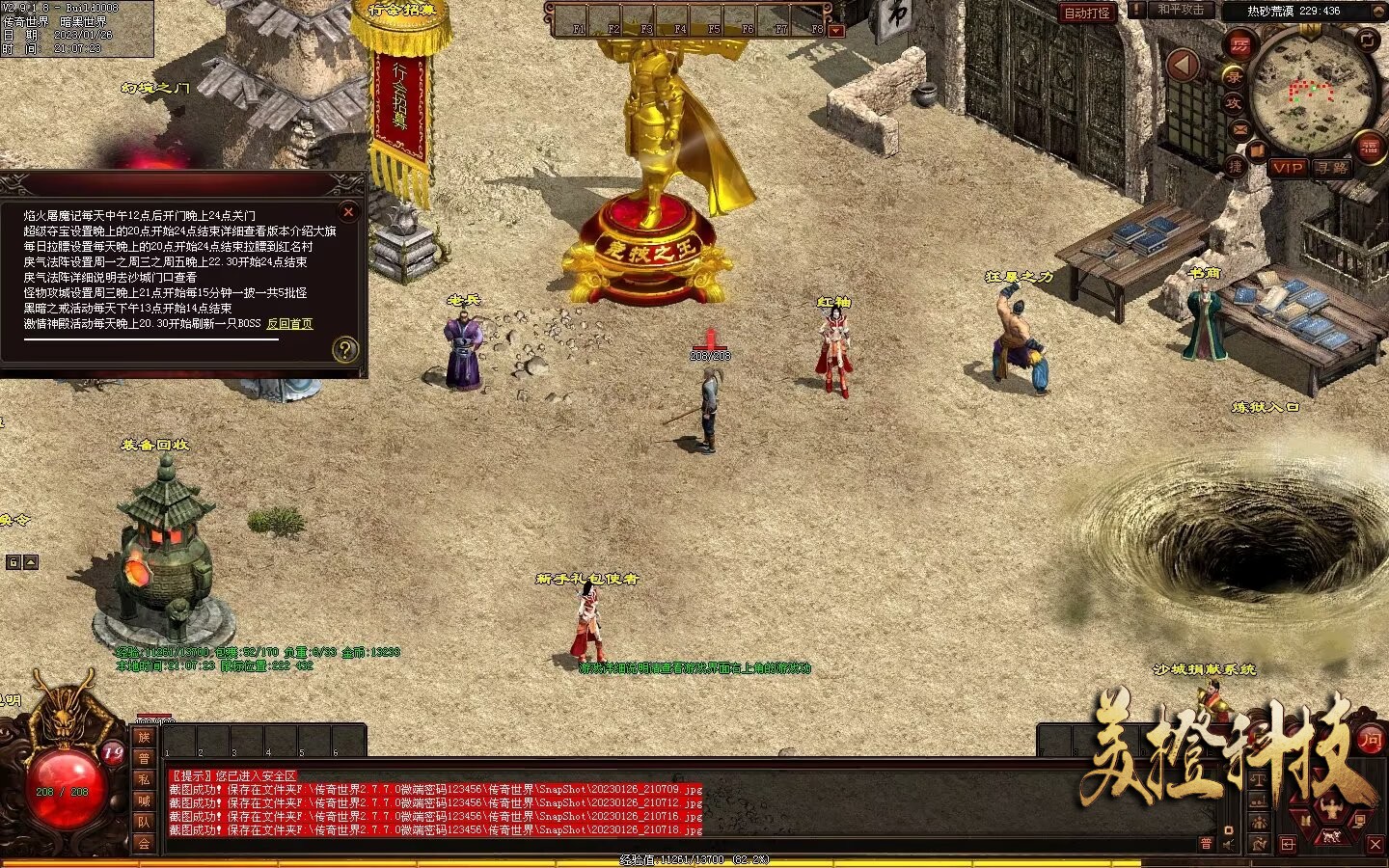Switch the 和平攻击 attack mode
The width and height of the screenshot is (1389, 868).
pos(1181,10)
